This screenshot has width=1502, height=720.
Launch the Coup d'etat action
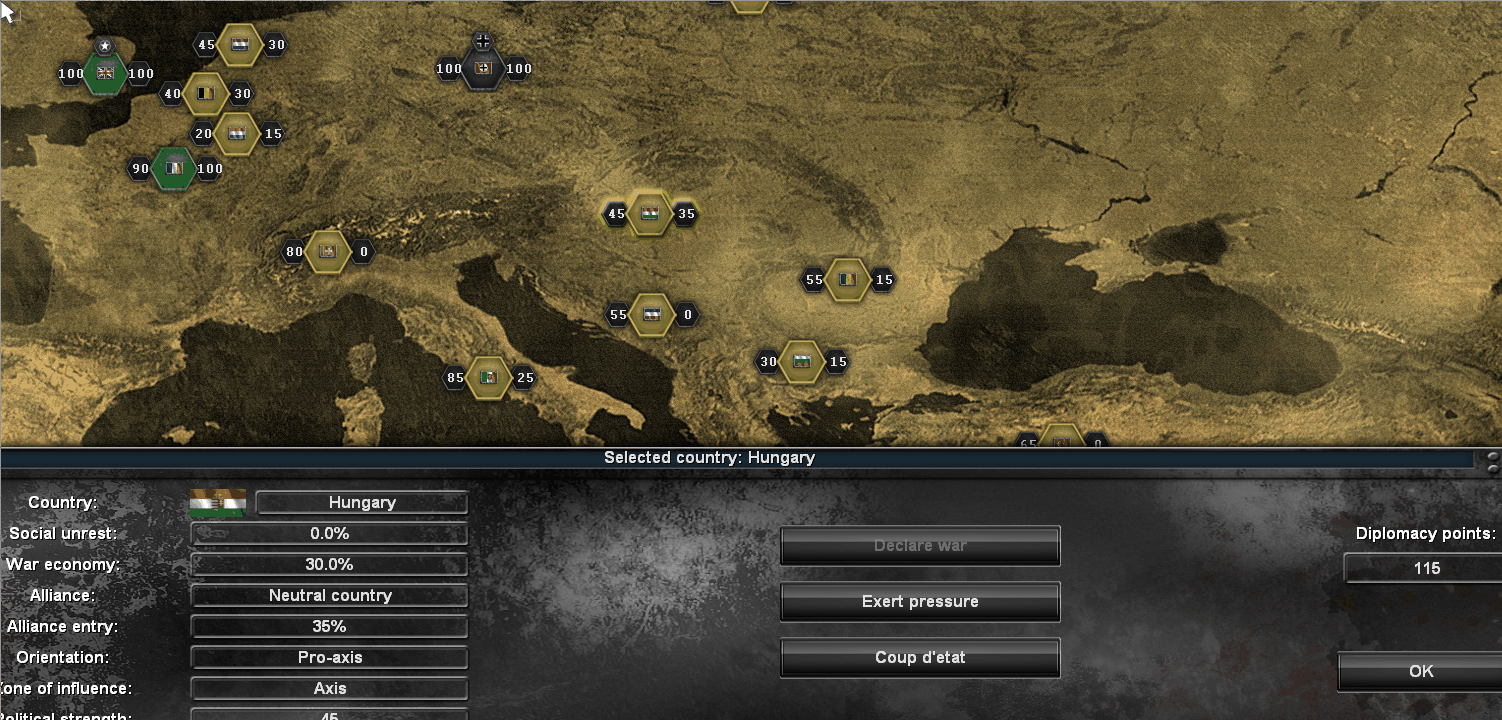coord(919,657)
